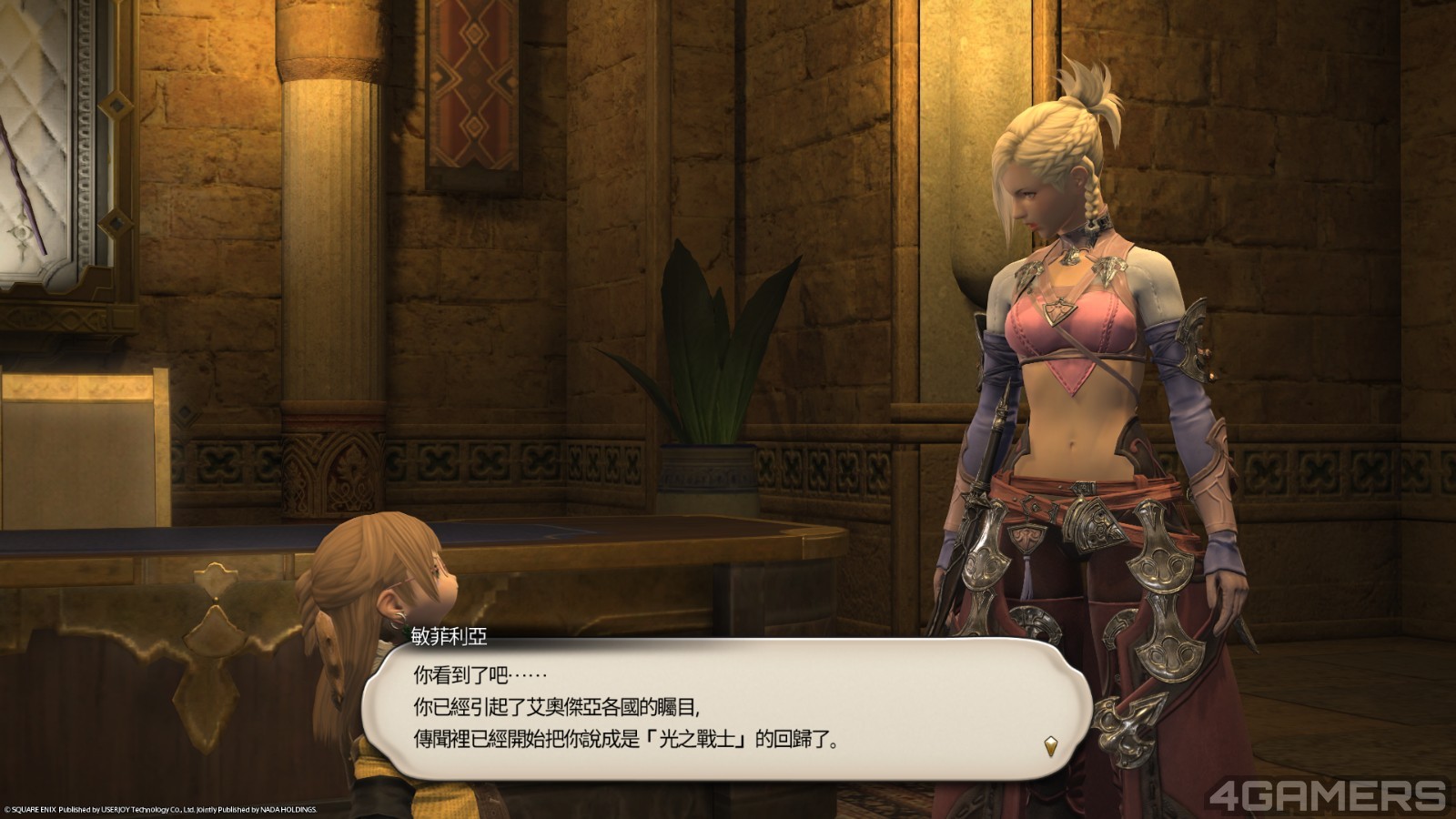Viewport: 1456px width, 819px height.
Task: Click the diamond continue indicator in dialogue box
Action: pyautogui.click(x=1050, y=744)
